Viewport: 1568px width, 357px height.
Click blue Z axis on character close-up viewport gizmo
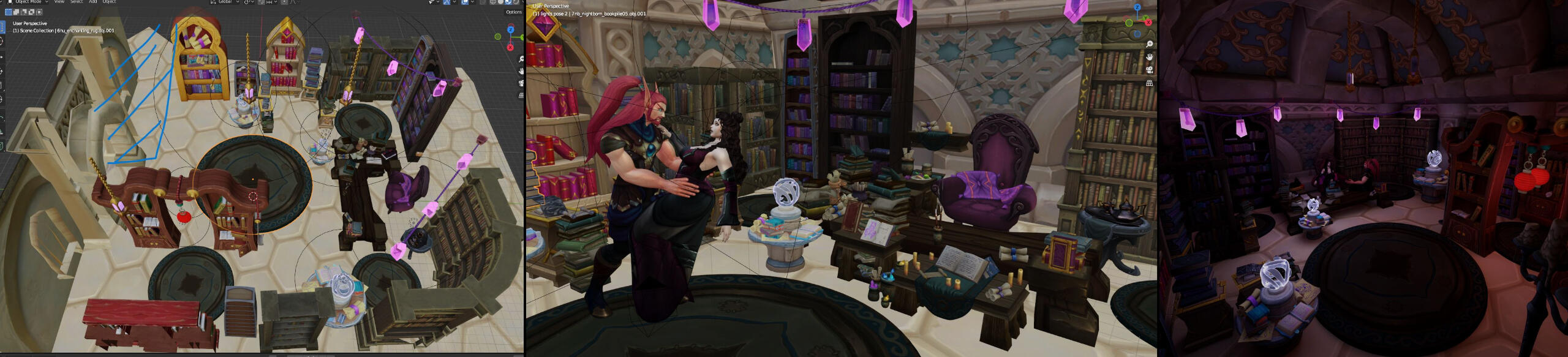tap(1137, 8)
